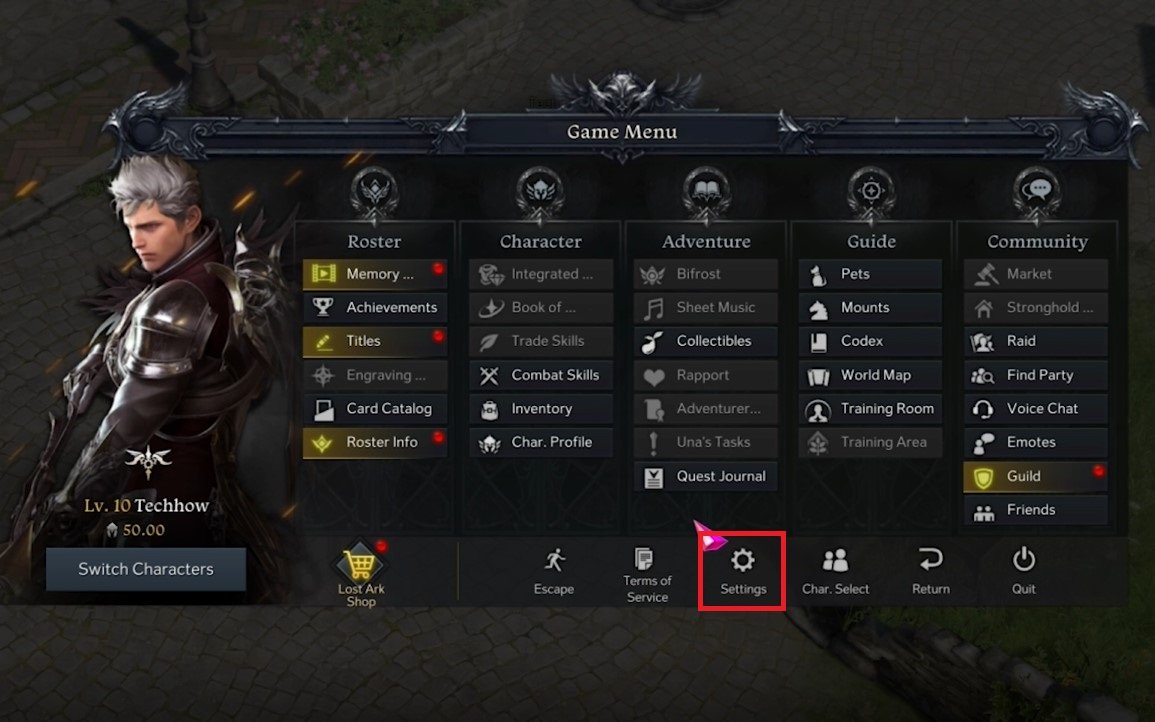This screenshot has height=722, width=1155.
Task: Open the Guild menu
Action: 1035,476
